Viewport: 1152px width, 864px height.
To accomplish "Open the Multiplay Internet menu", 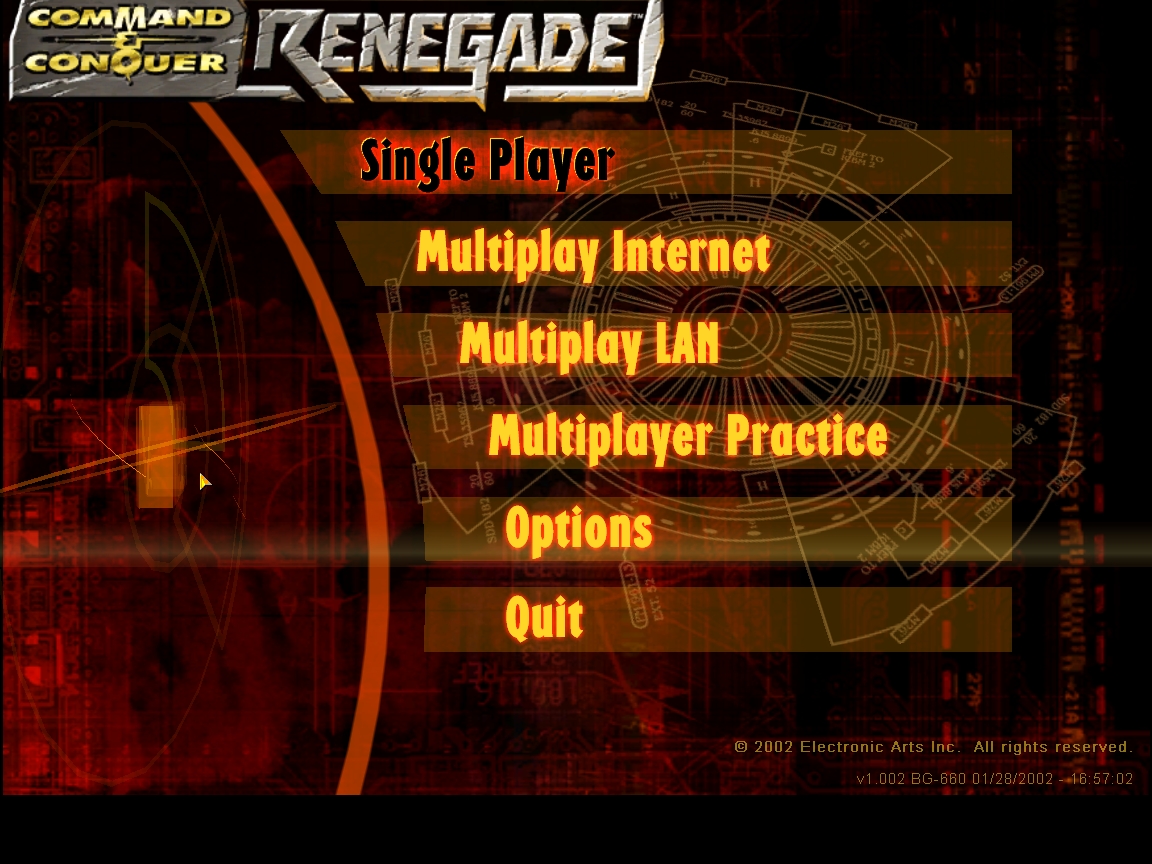I will 593,253.
